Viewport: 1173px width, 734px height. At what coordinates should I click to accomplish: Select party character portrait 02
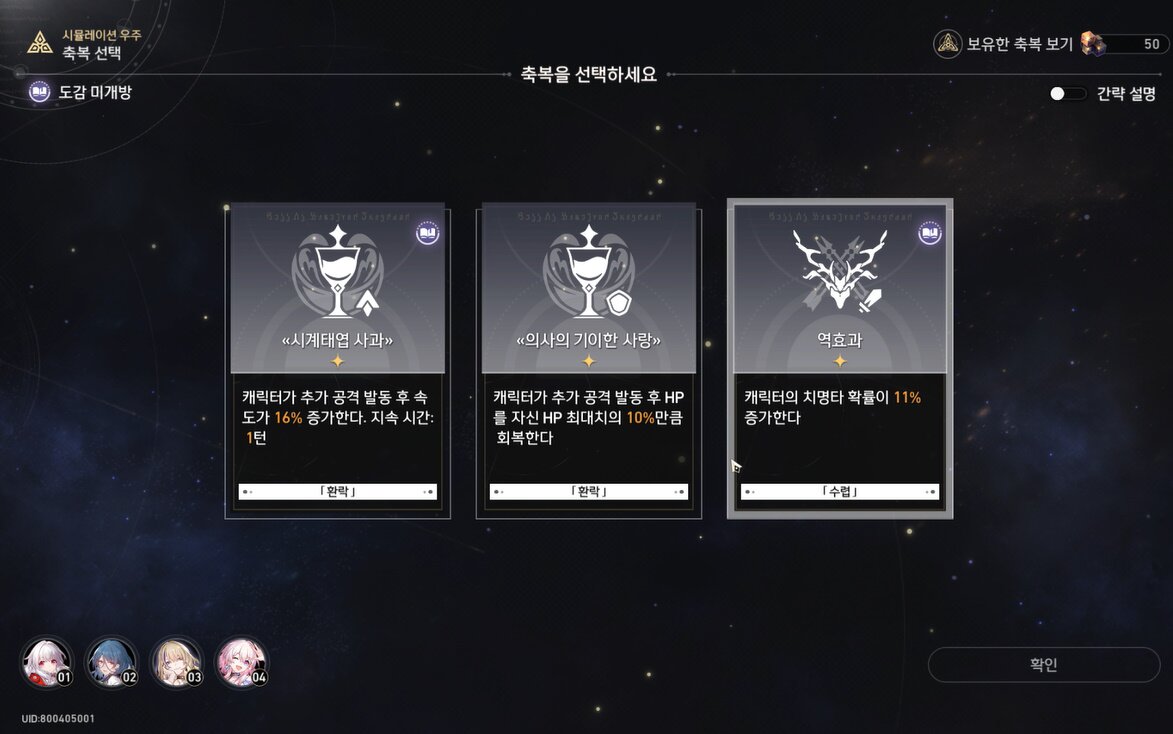point(111,663)
